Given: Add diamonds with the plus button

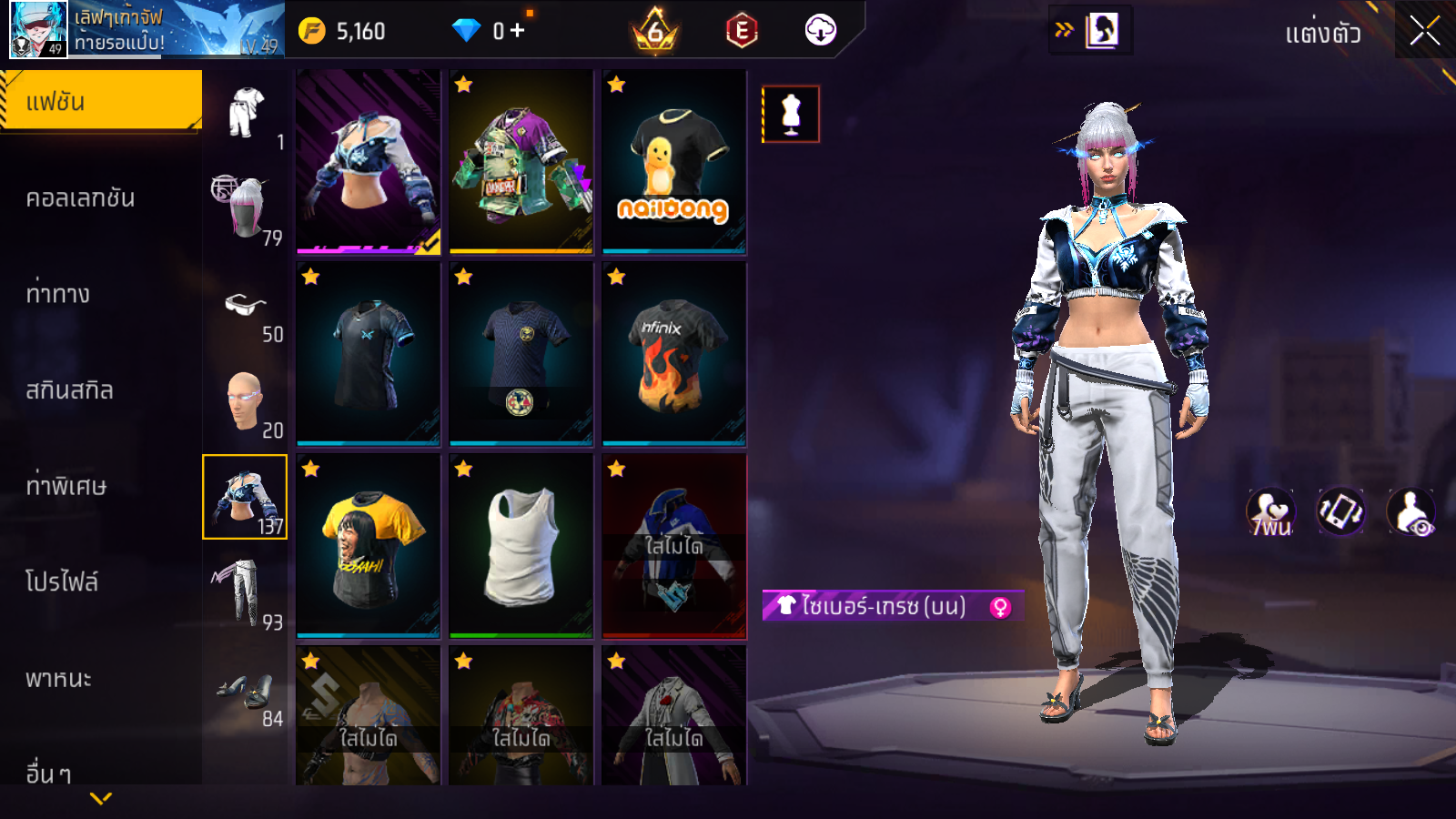Looking at the screenshot, I should pos(518,31).
